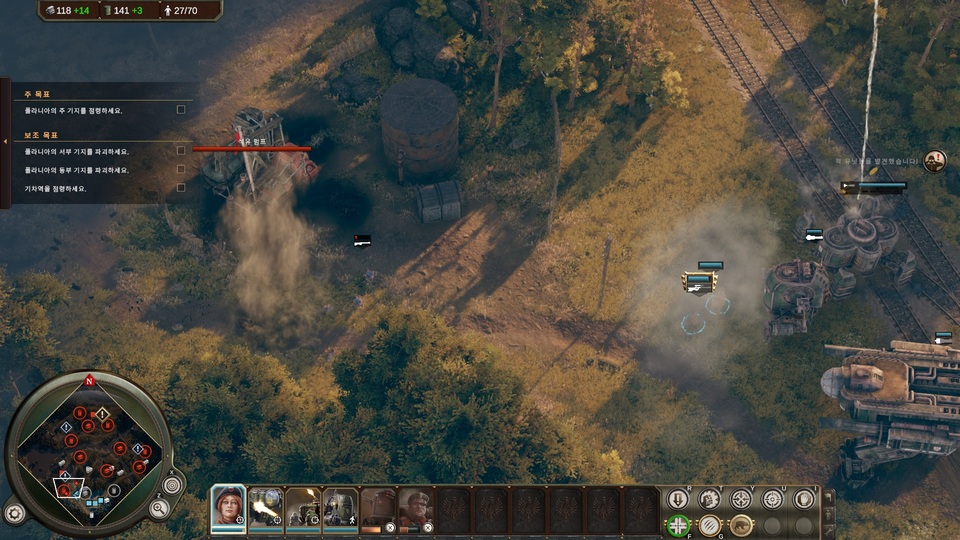Activate the striped circle stance ability

click(x=710, y=525)
